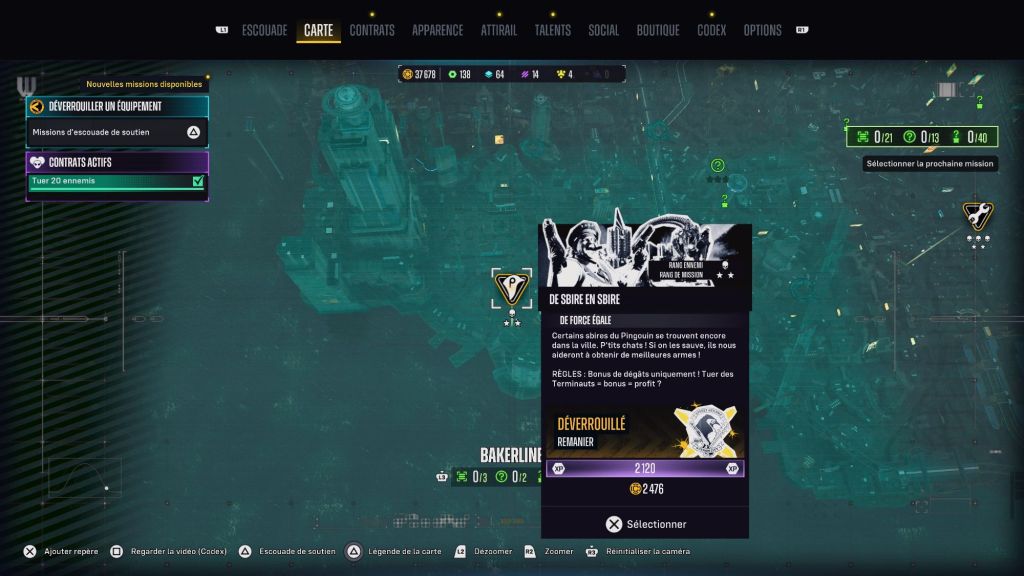
Task: Open the Boutique tab
Action: (658, 30)
